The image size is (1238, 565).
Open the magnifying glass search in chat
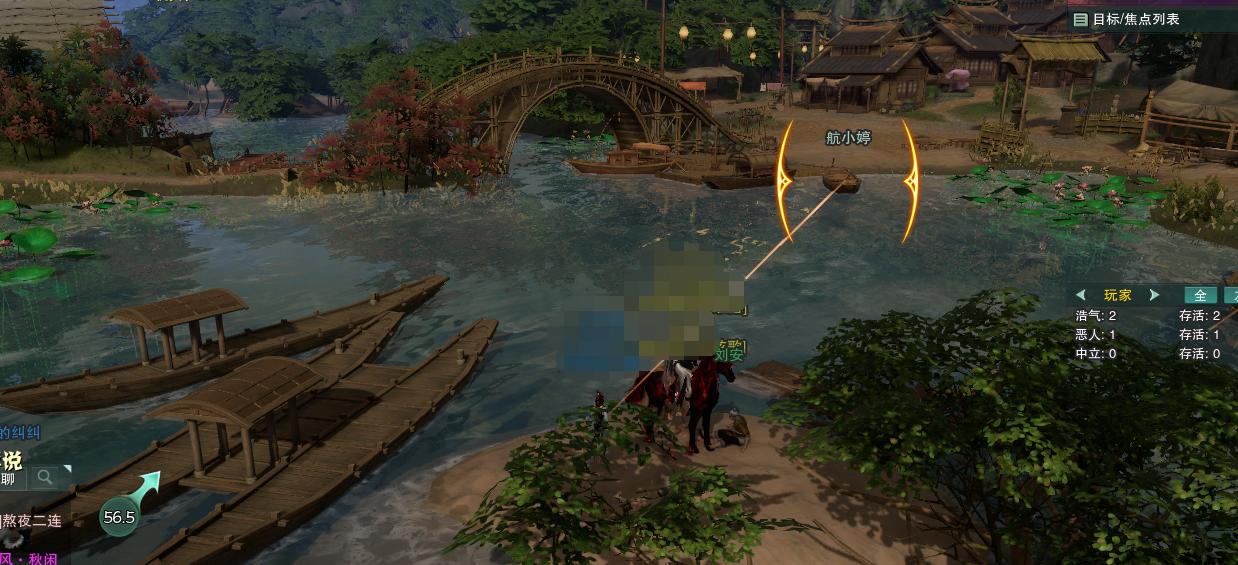tap(45, 478)
